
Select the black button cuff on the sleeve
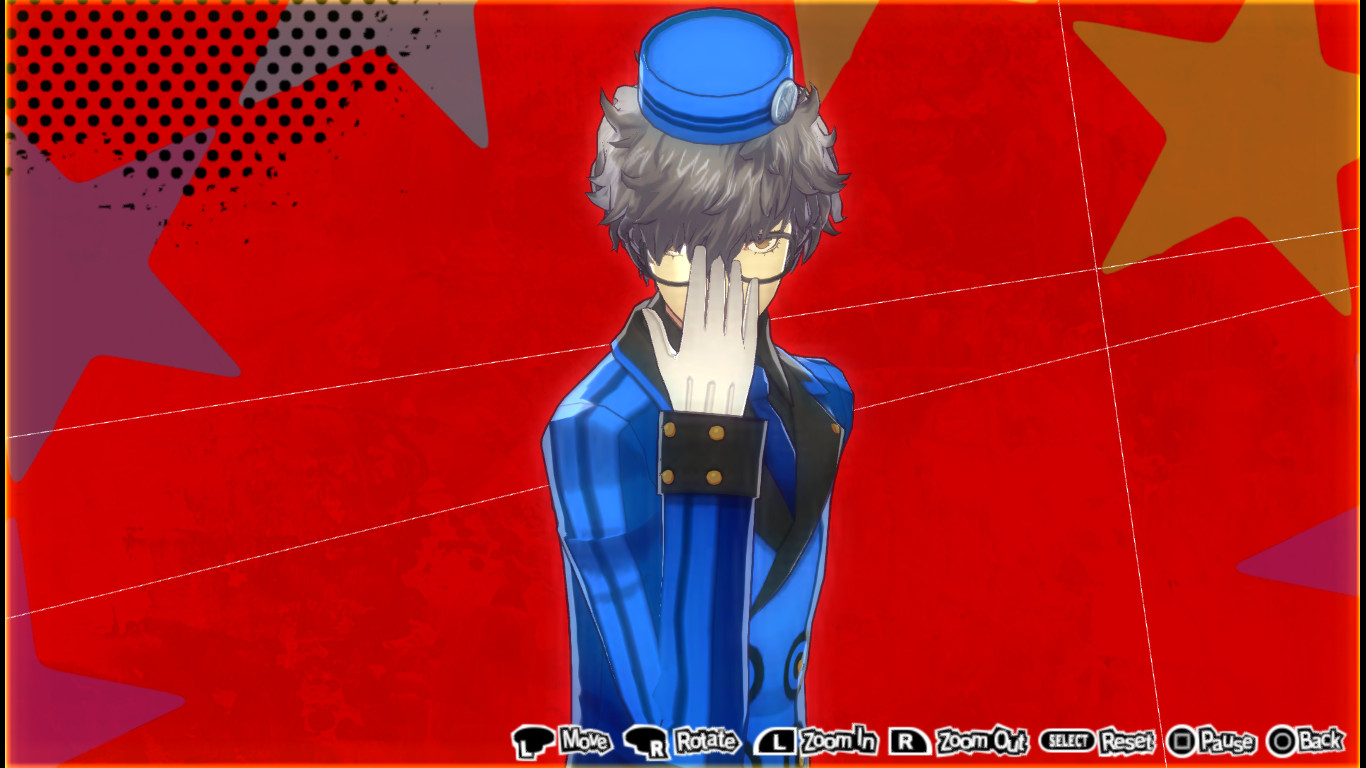(711, 455)
